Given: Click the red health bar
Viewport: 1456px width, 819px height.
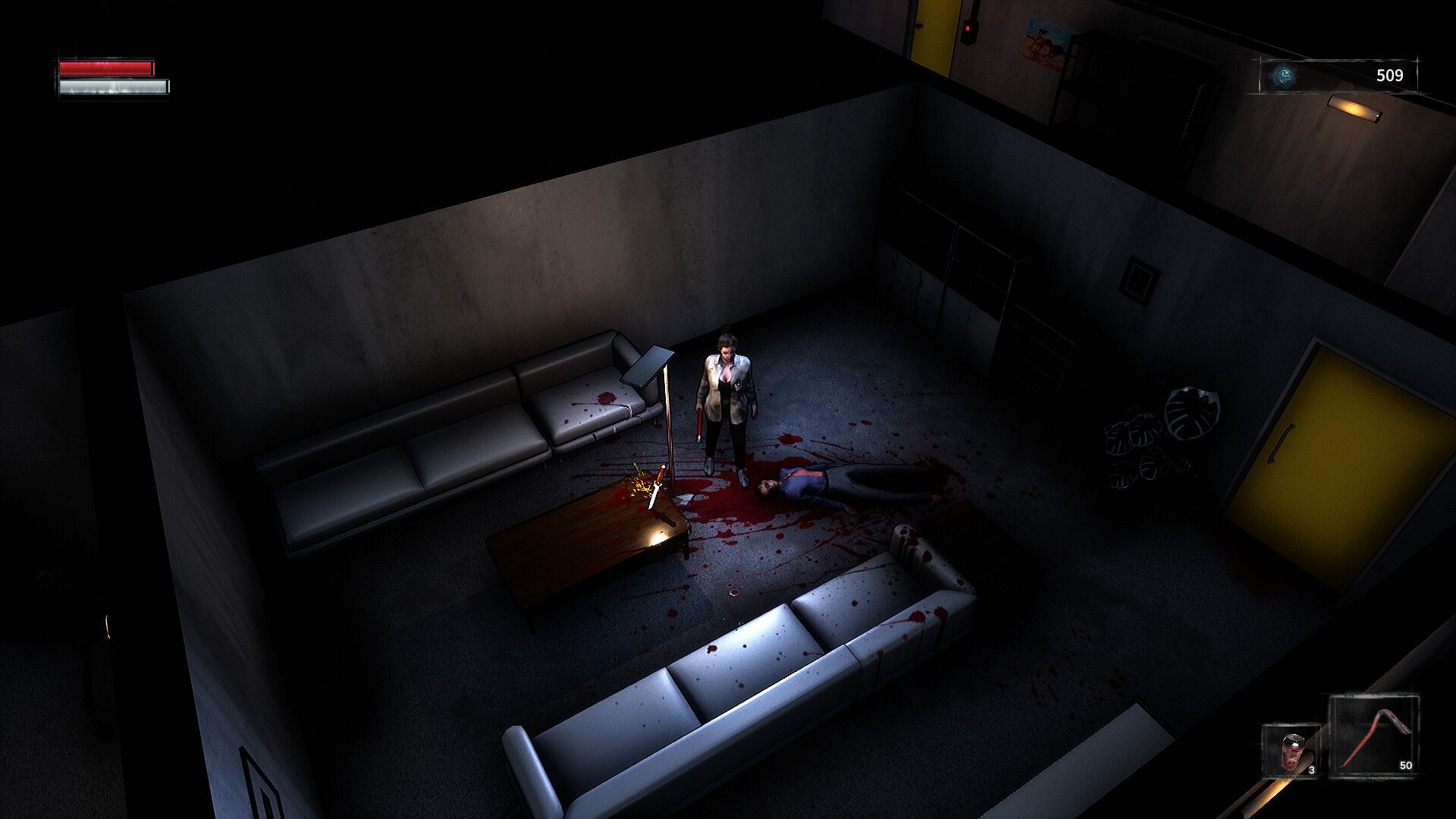Looking at the screenshot, I should tap(106, 67).
